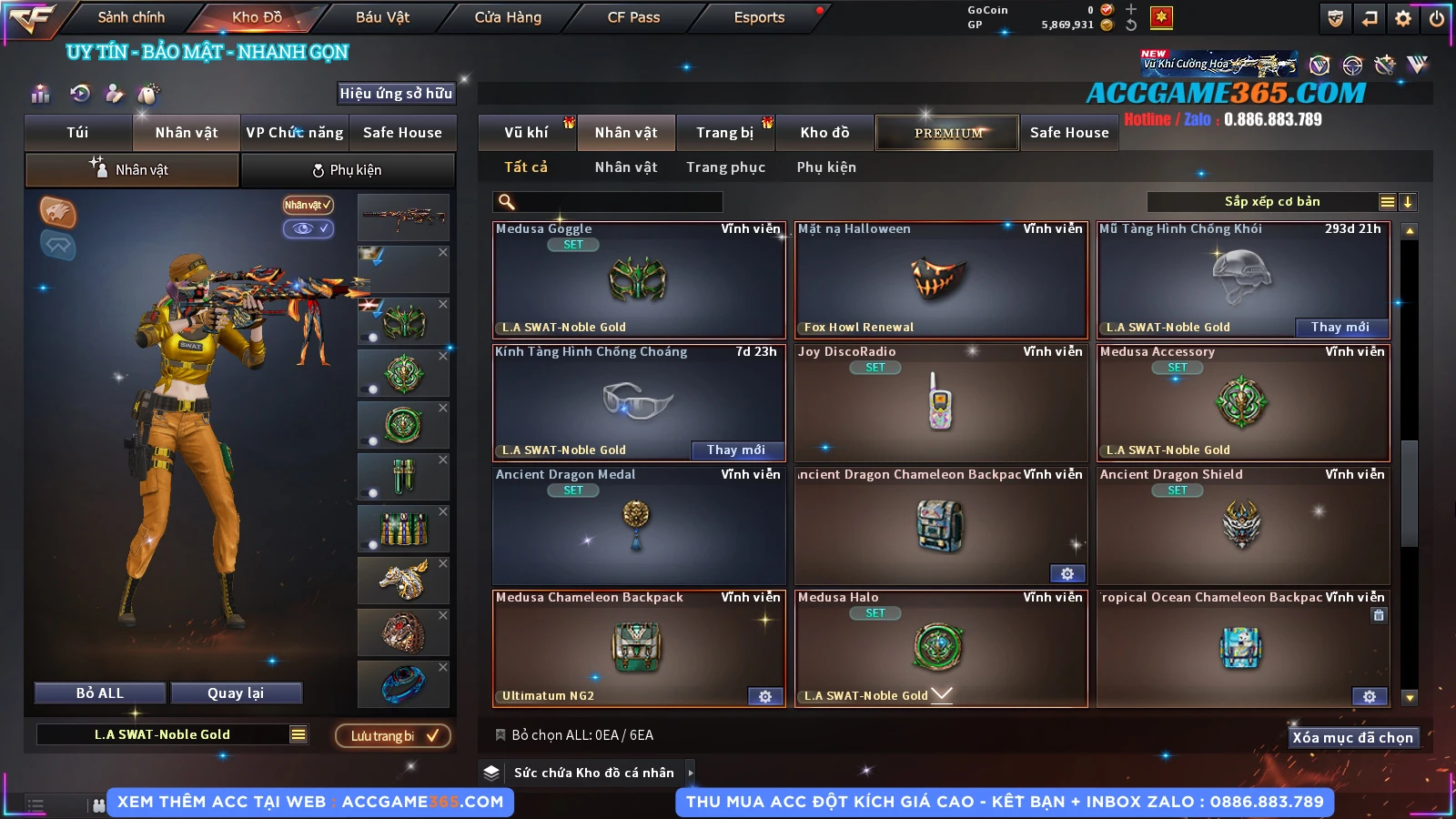Pick the Joy DiscoRadio item
Screen dimensions: 1456x819
click(940, 403)
